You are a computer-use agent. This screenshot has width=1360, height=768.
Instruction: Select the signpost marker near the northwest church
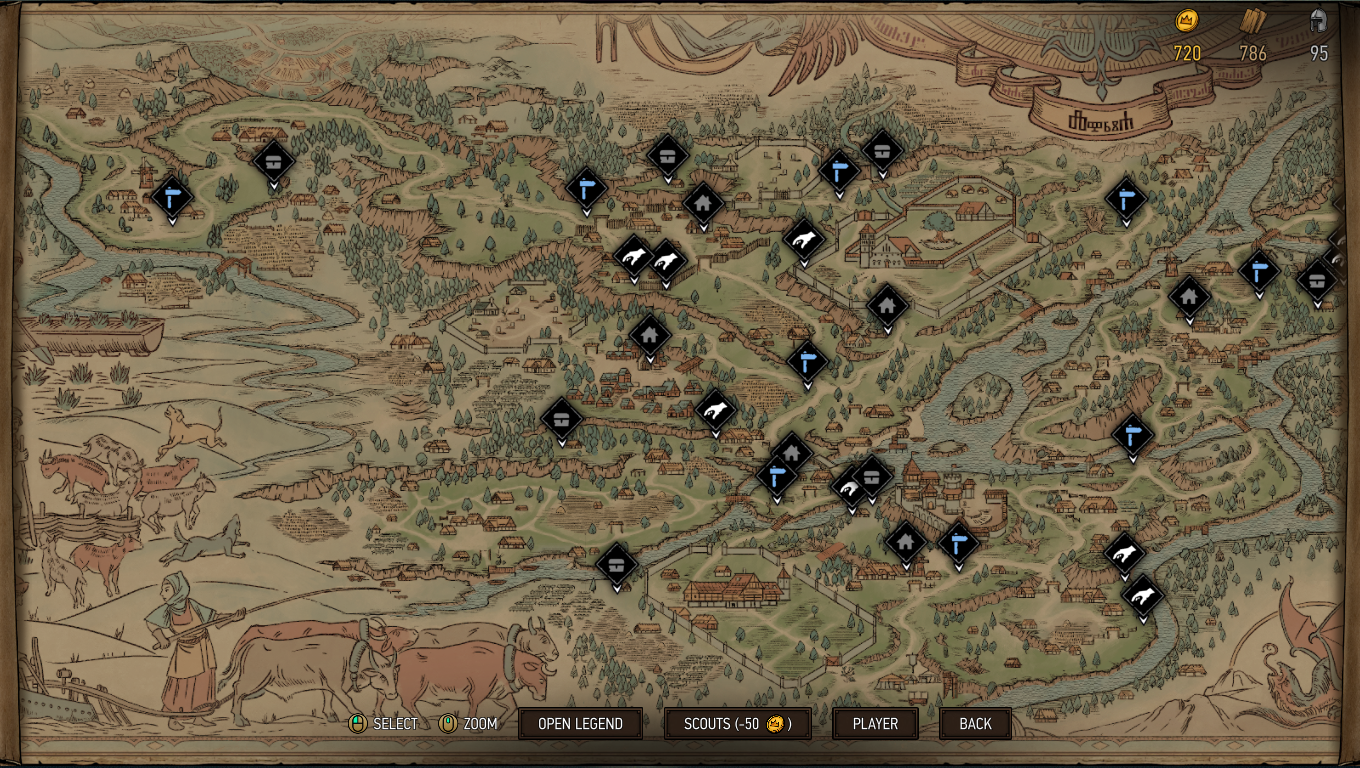(171, 197)
